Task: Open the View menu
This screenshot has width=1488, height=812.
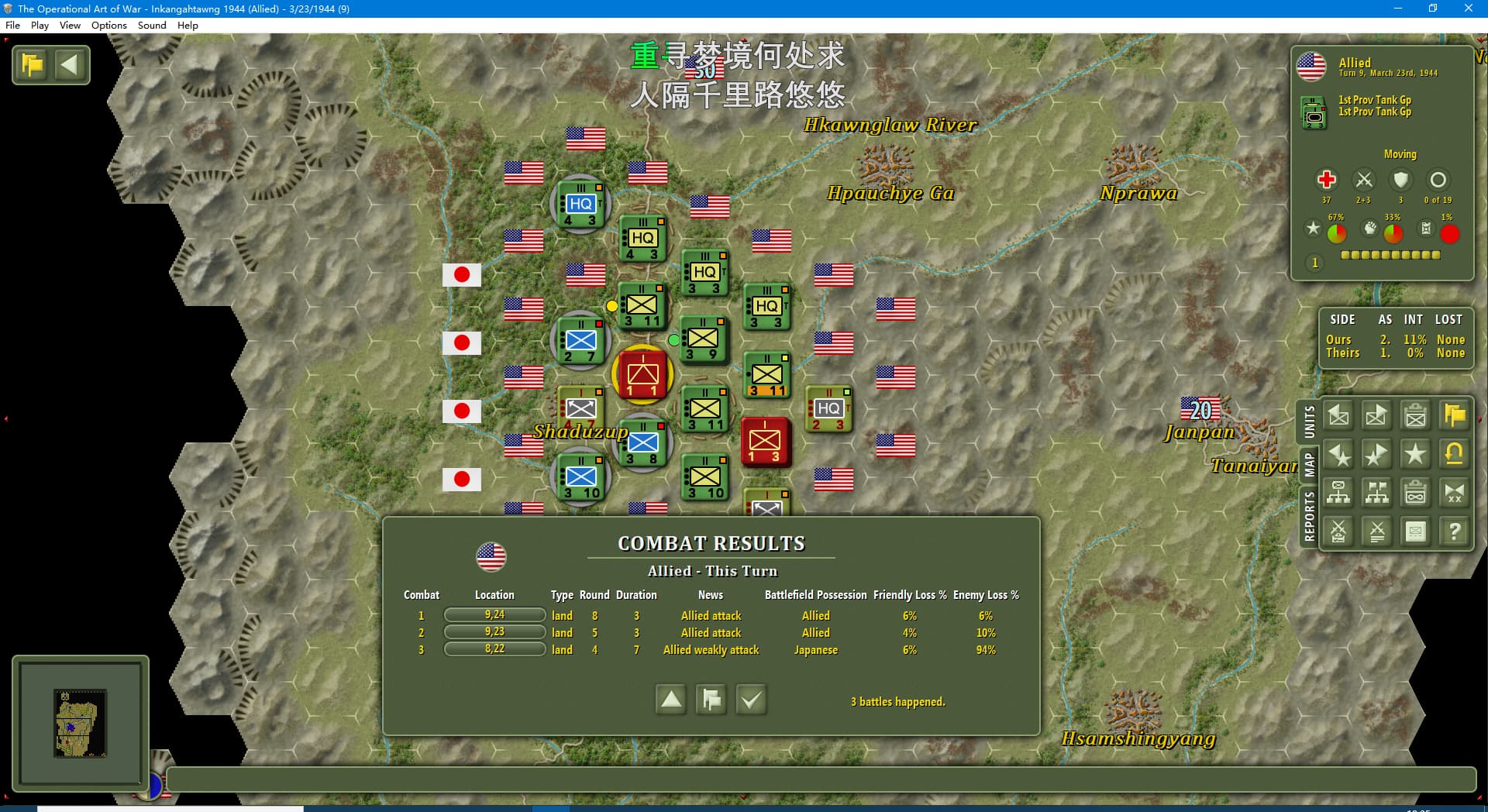Action: pyautogui.click(x=70, y=26)
